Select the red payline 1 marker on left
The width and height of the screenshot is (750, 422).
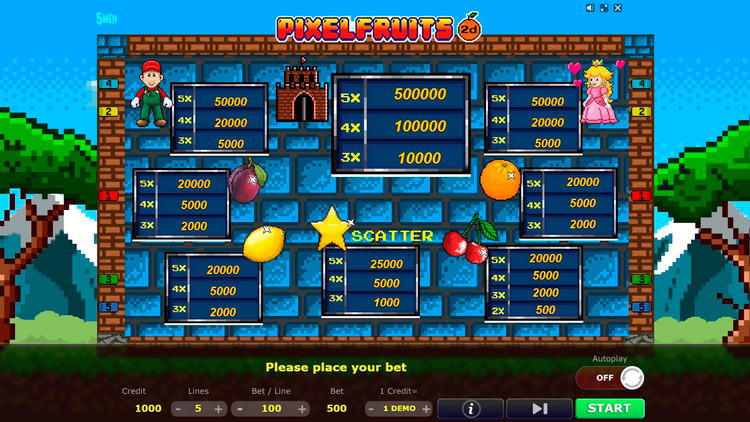(x=110, y=196)
